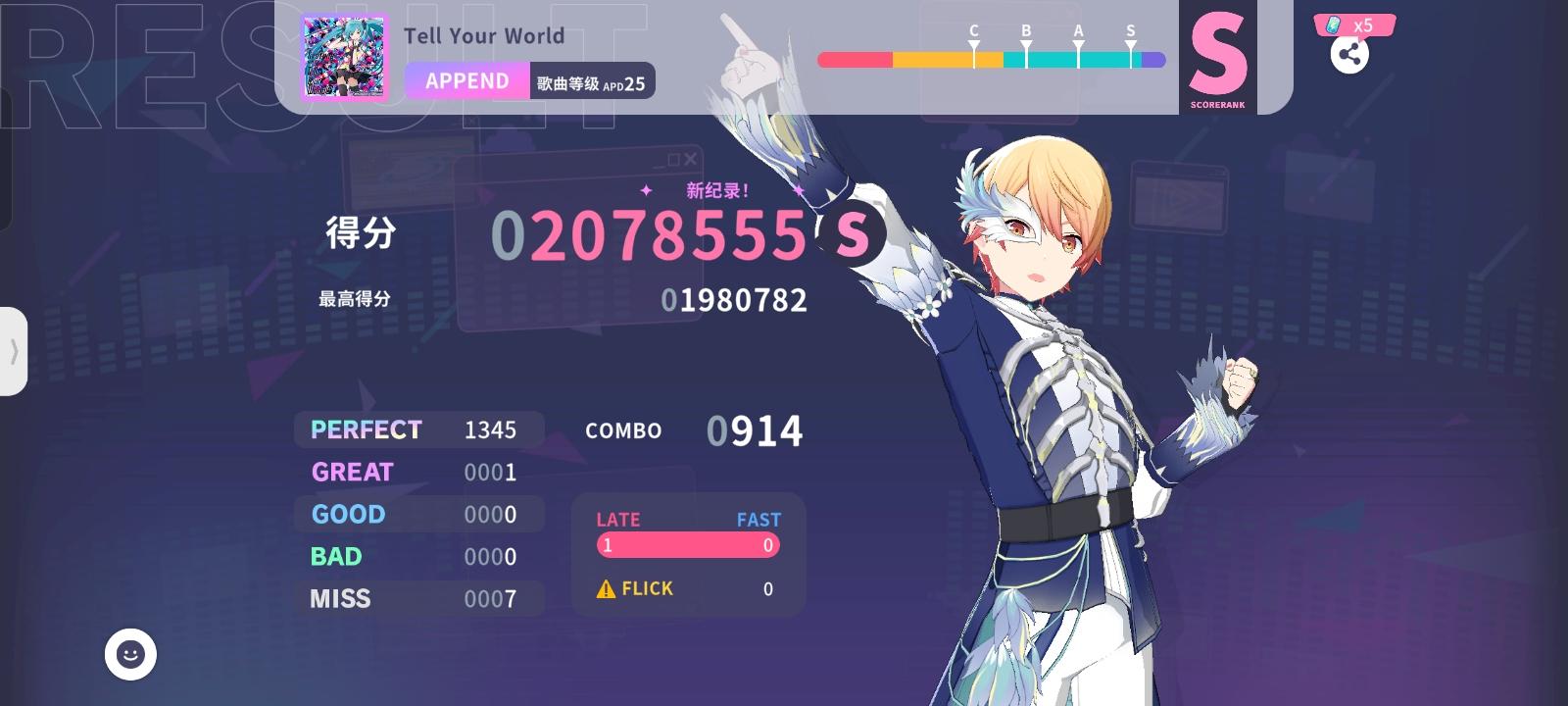1568x706 pixels.
Task: Click the score rank progress gauge
Action: pos(990,61)
